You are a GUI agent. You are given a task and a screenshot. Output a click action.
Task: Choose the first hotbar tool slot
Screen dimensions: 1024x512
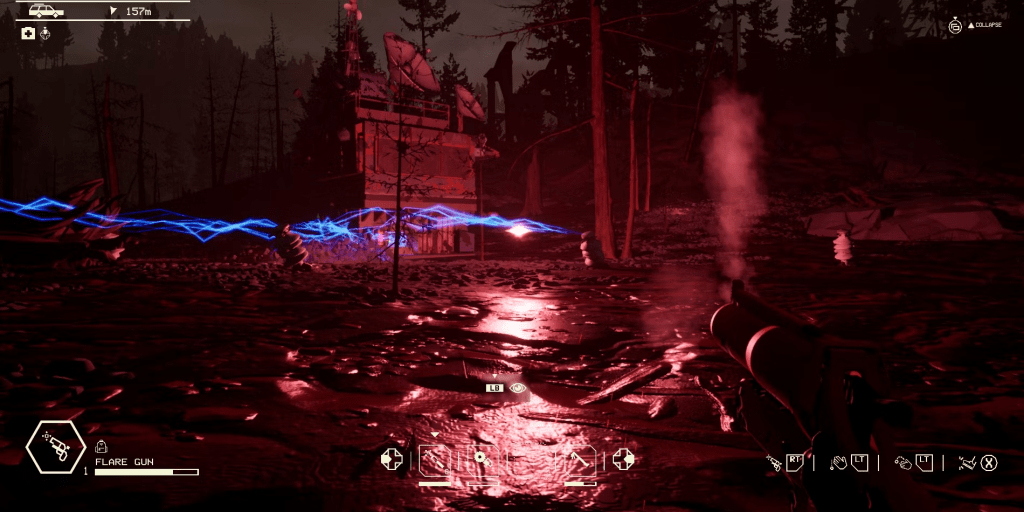pyautogui.click(x=435, y=459)
